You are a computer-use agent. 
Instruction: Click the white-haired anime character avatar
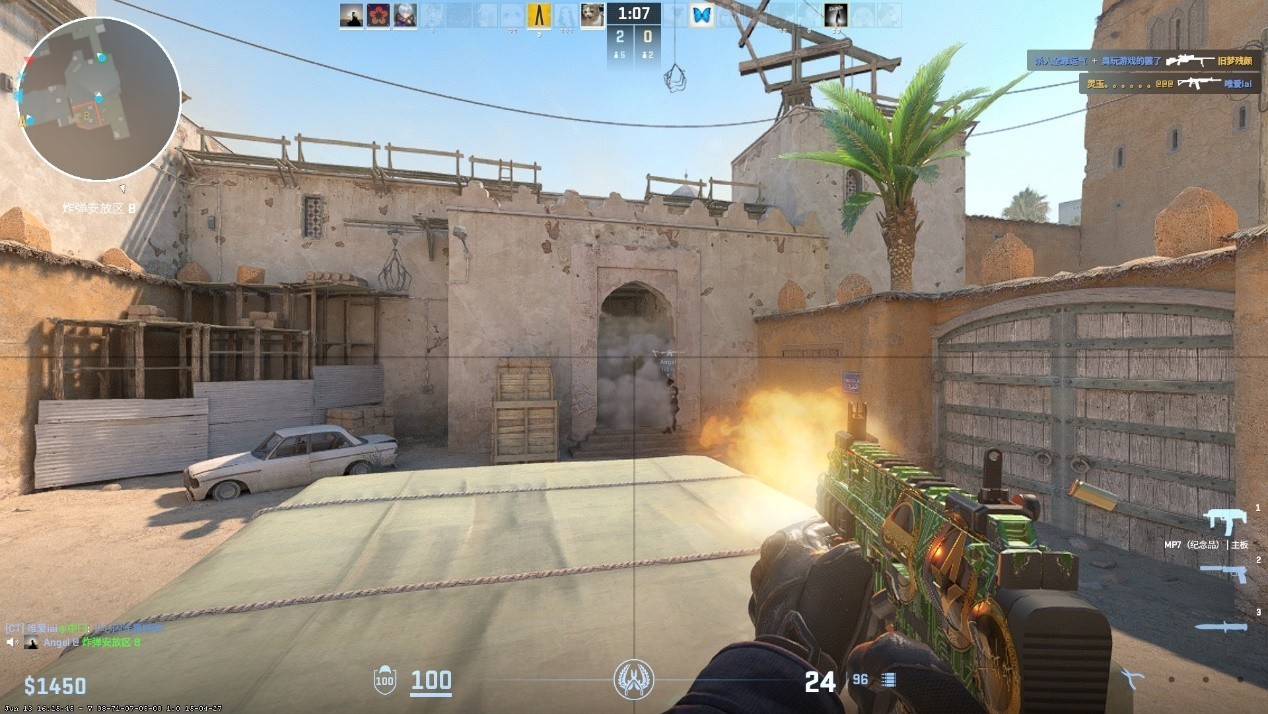point(404,15)
